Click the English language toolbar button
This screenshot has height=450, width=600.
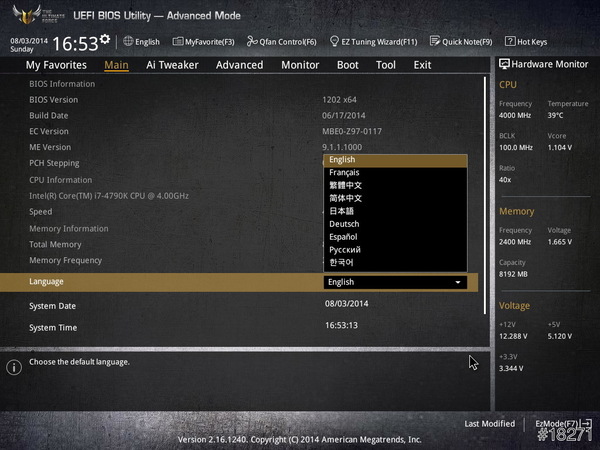(x=141, y=42)
